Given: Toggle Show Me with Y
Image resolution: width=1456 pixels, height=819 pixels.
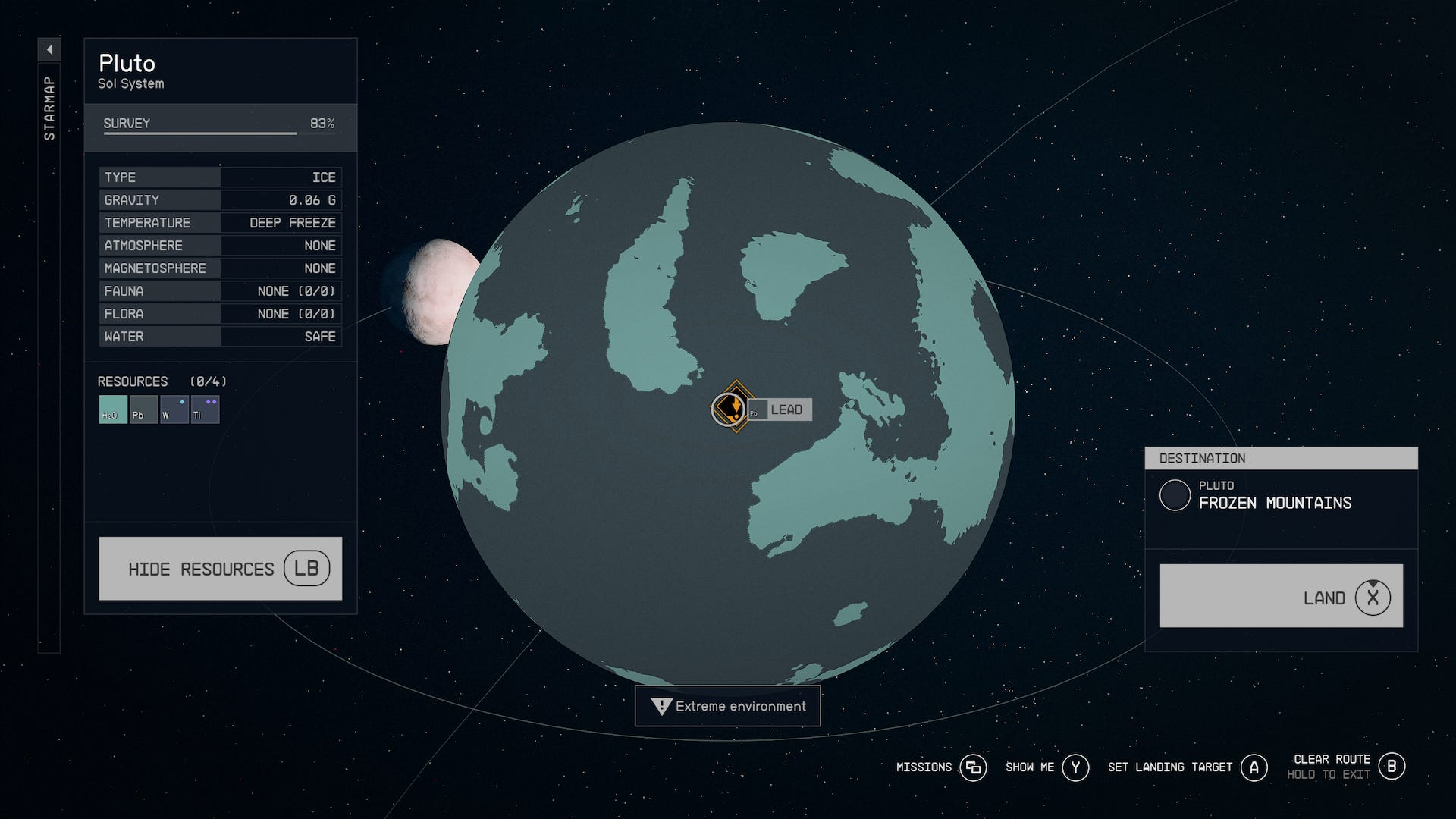Looking at the screenshot, I should coord(1075,767).
